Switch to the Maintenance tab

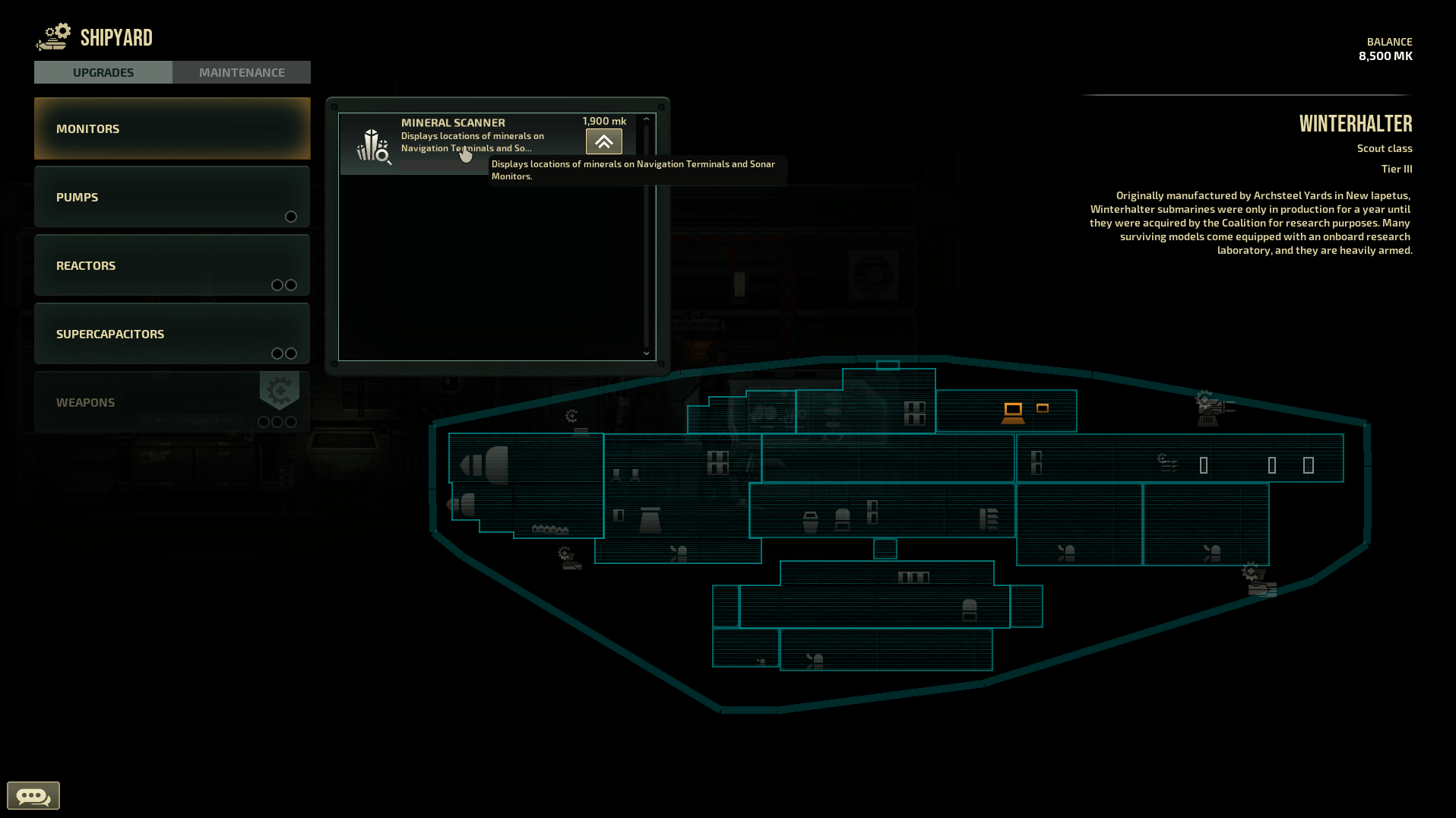click(x=242, y=72)
